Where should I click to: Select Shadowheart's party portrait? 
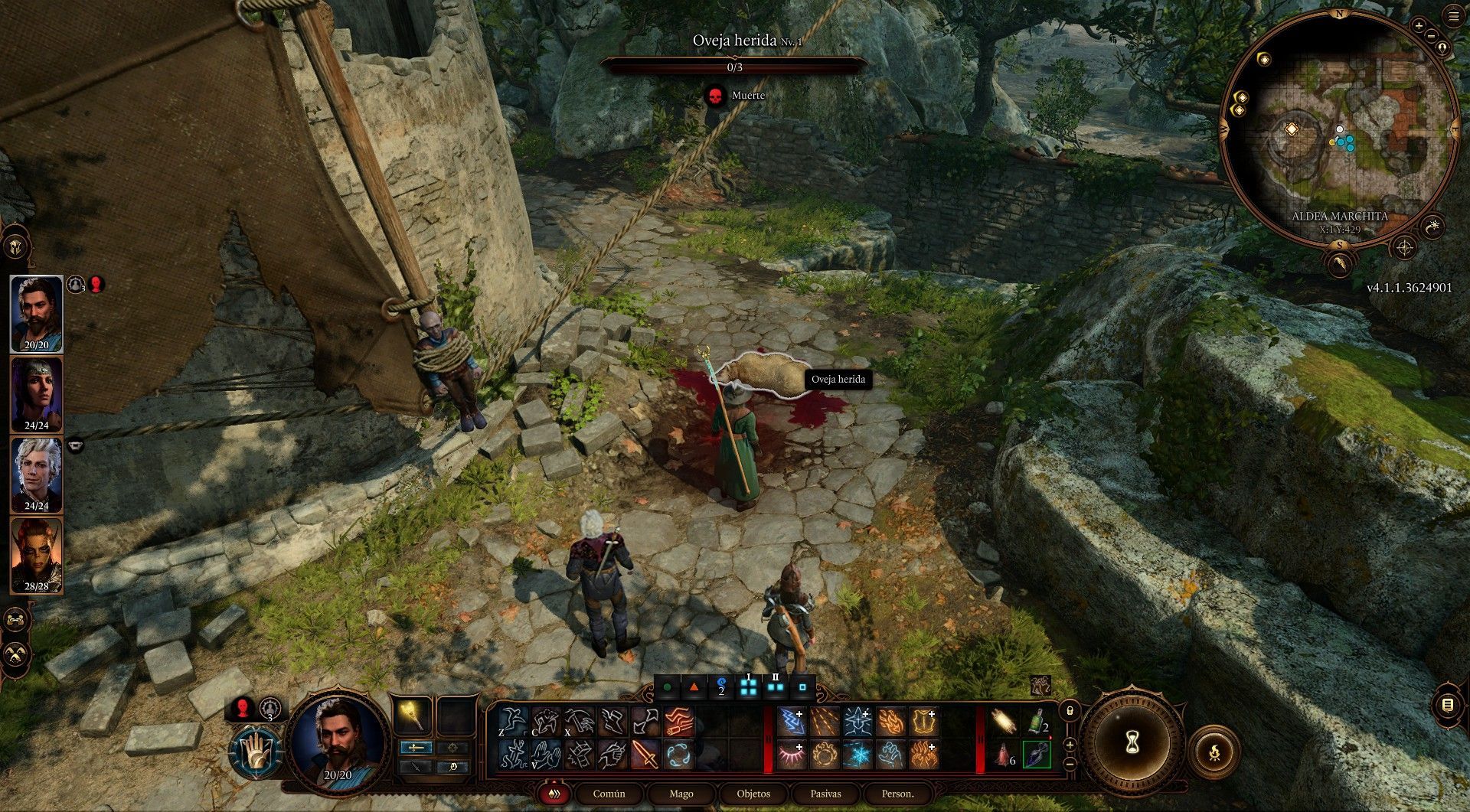tap(36, 393)
